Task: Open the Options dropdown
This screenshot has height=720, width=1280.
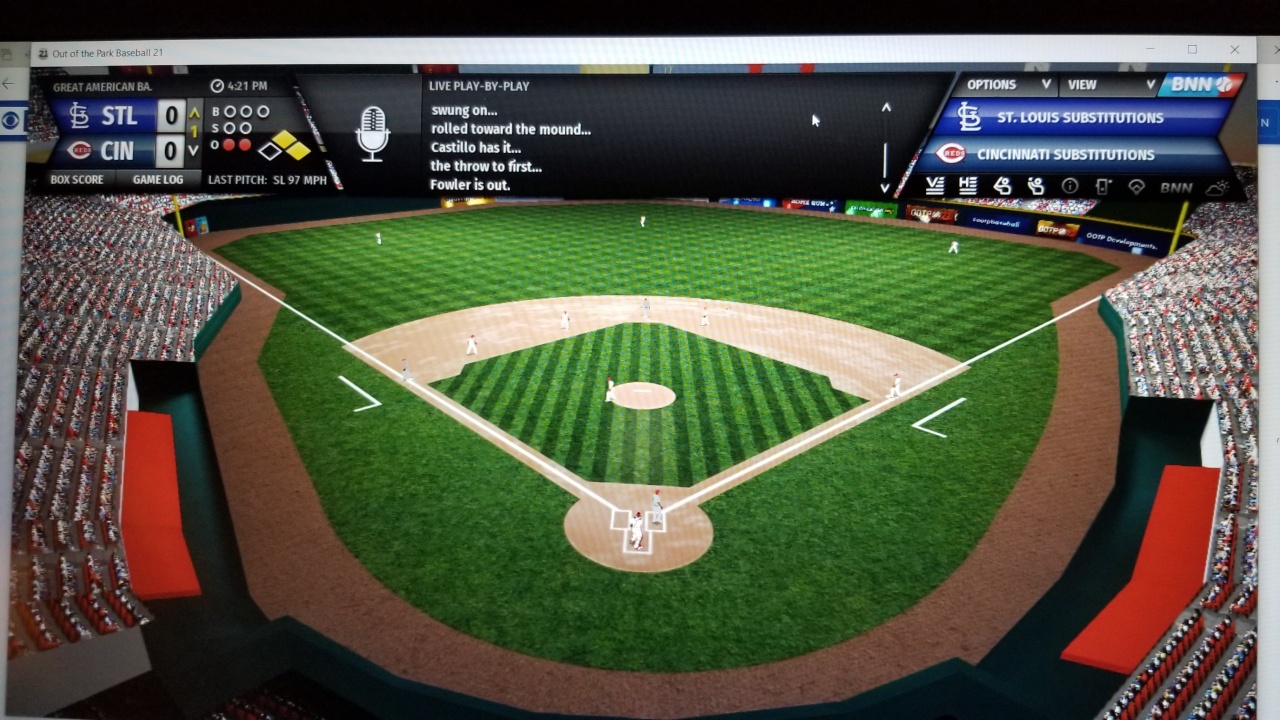Action: click(x=1007, y=85)
